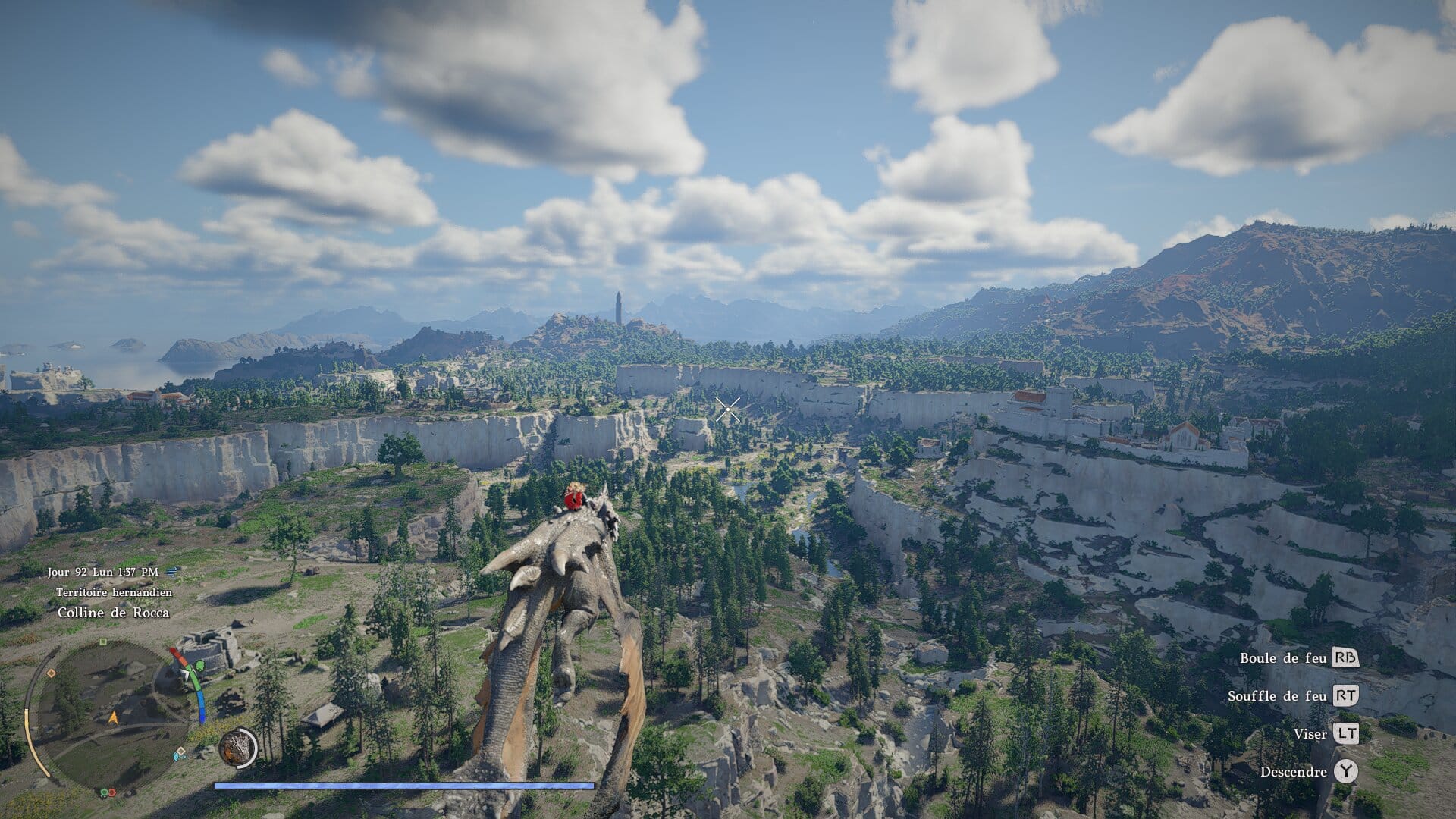Click the orange player arrow on minimap

(114, 717)
